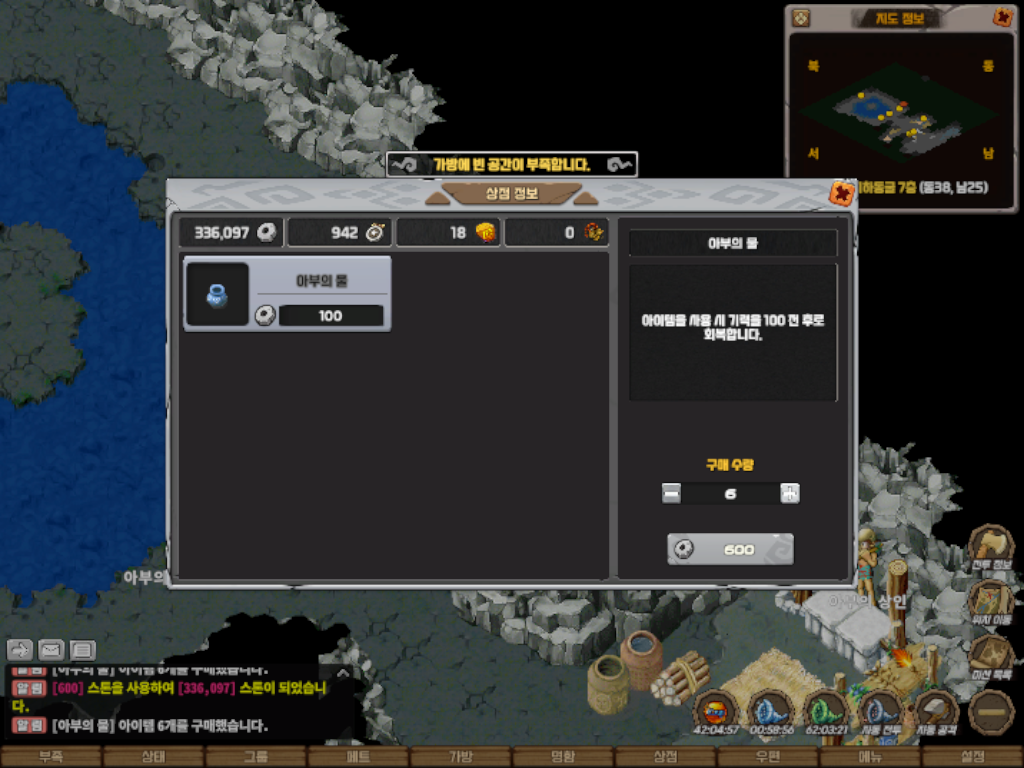
Task: Open the 메뉴 menu tab
Action: coord(870,757)
